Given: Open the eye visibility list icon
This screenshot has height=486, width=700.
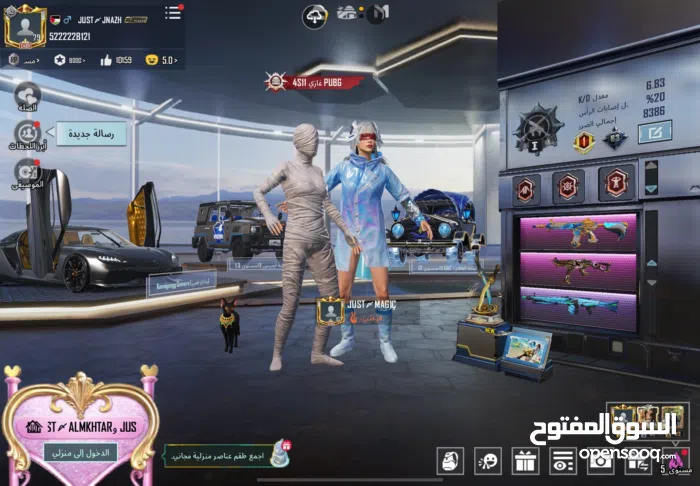Looking at the screenshot, I should point(564,460).
